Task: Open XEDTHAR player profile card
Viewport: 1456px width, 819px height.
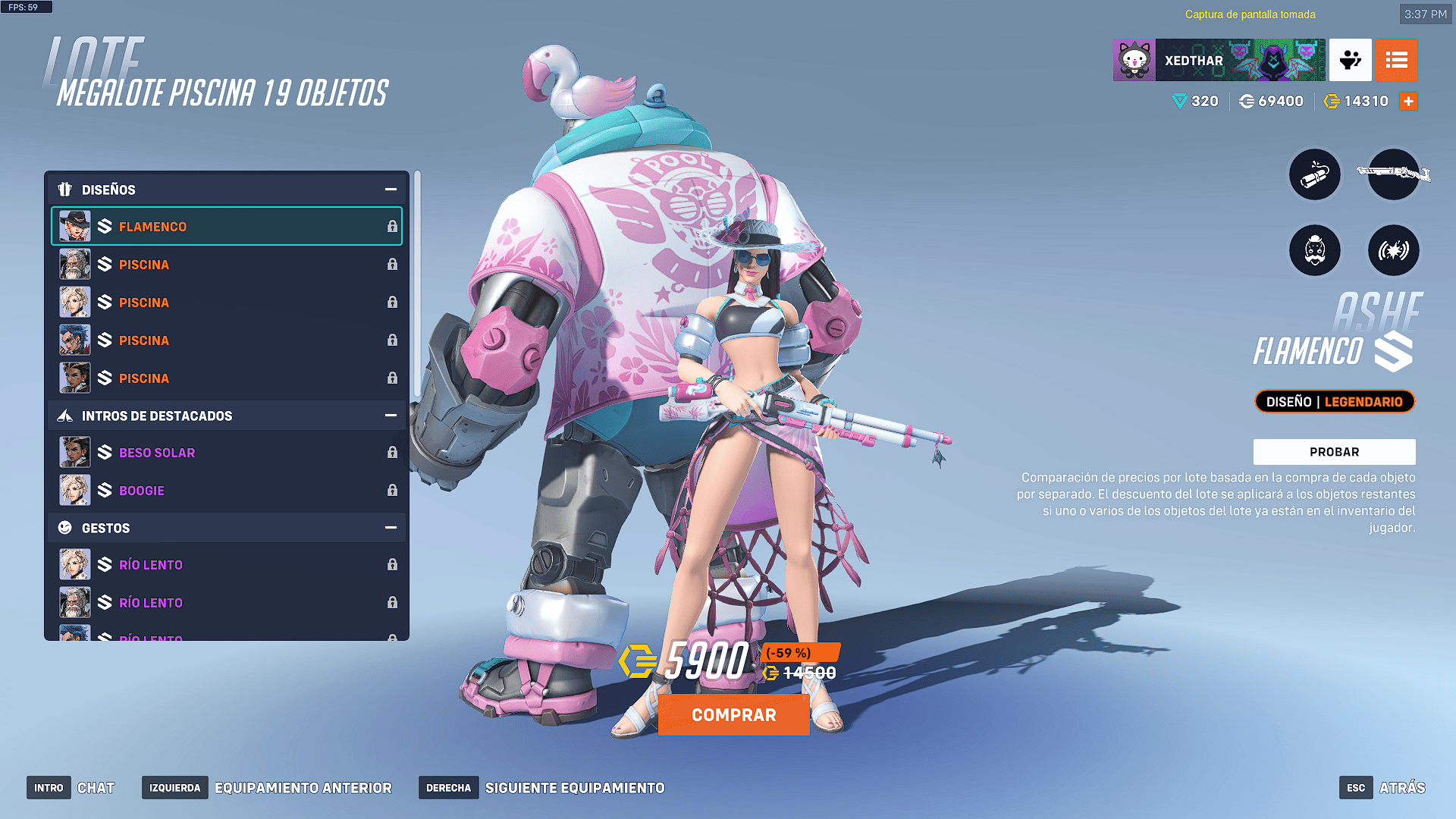Action: click(x=1219, y=60)
